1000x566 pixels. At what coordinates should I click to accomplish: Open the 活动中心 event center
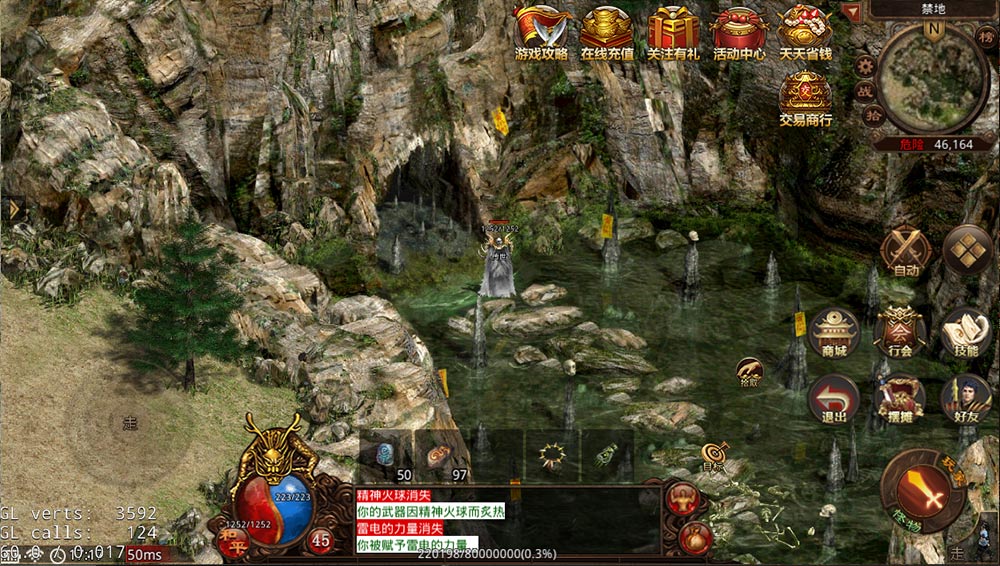pyautogui.click(x=739, y=31)
